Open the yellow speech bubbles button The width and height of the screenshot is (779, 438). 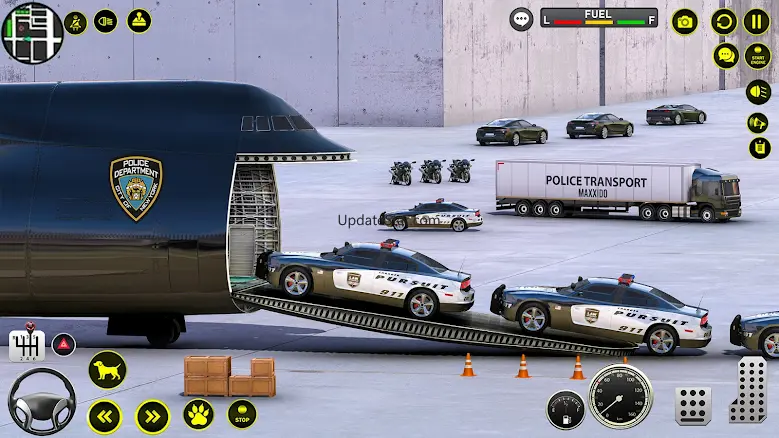(726, 55)
